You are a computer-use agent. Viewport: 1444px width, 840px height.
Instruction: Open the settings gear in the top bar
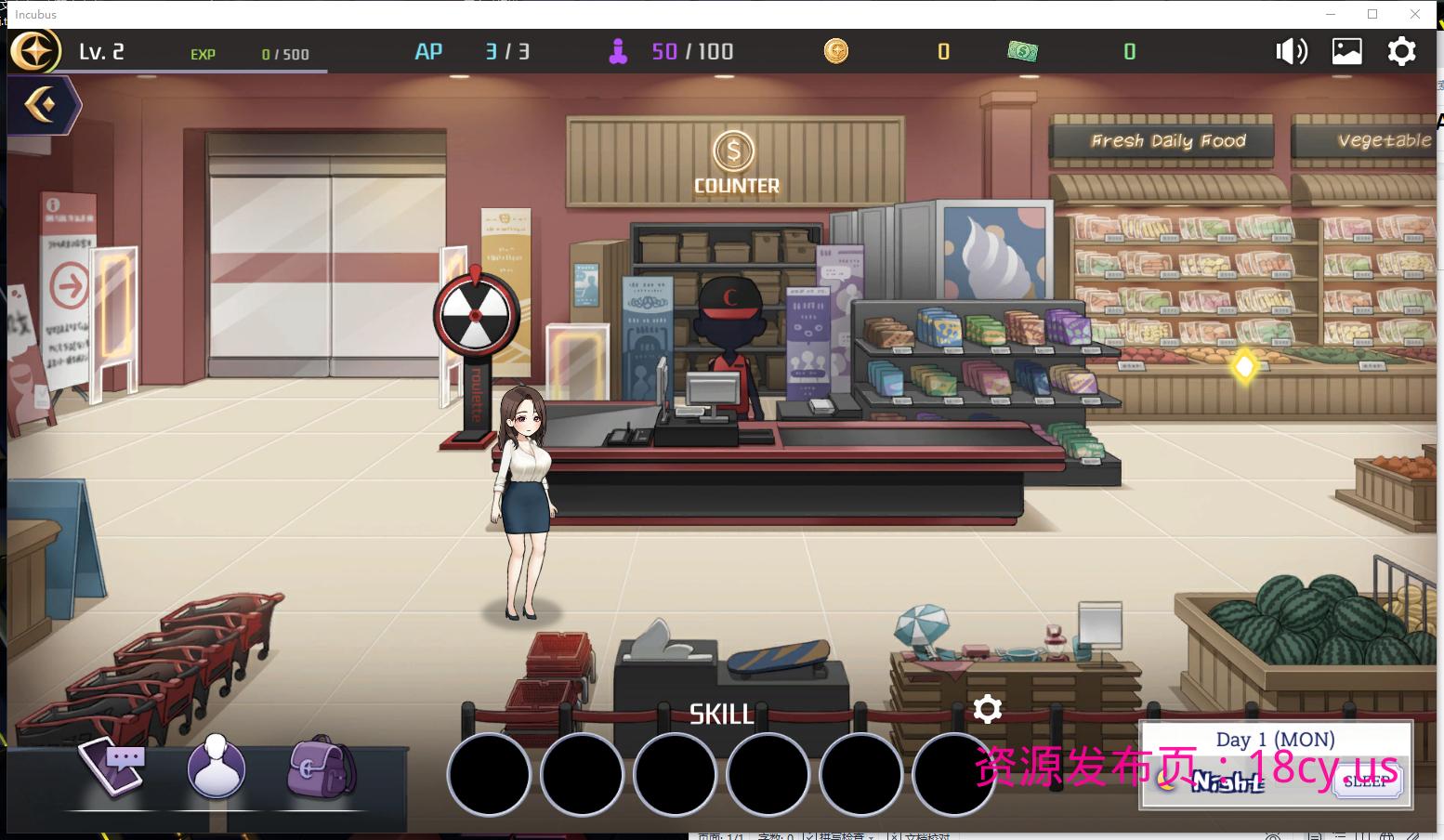coord(1401,51)
